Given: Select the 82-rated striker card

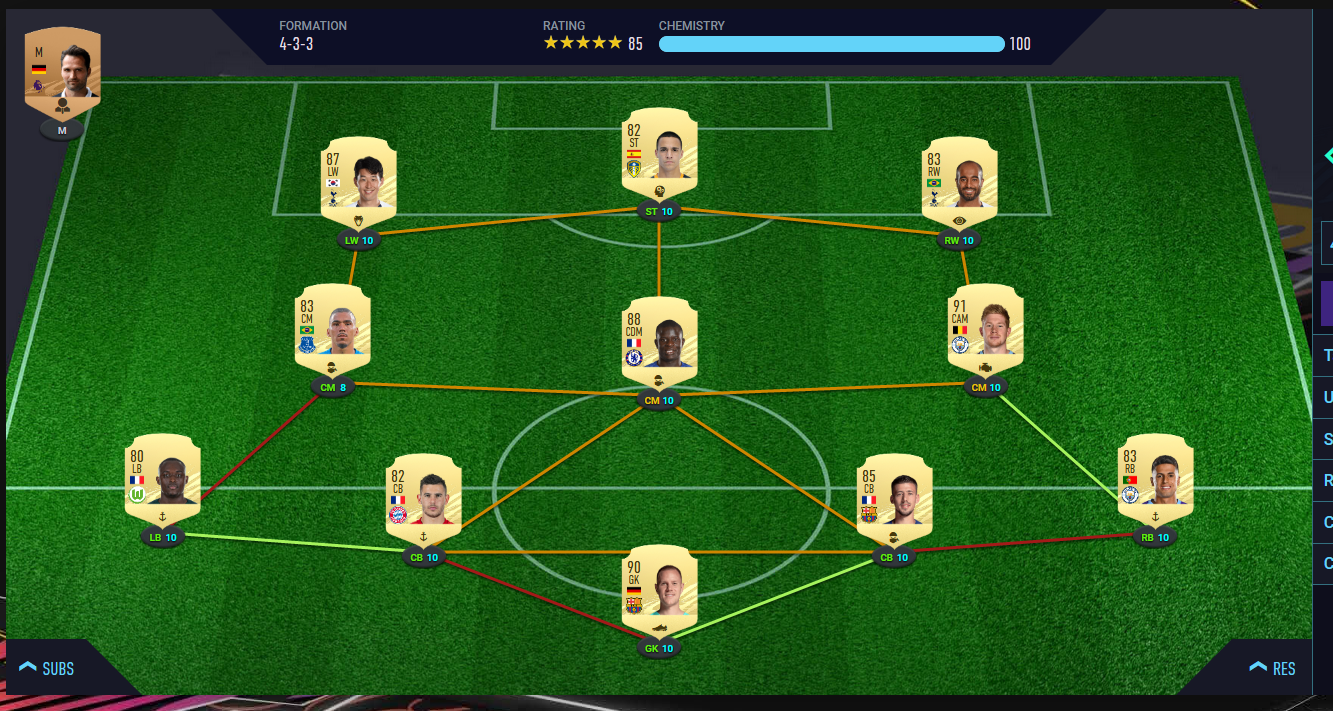Looking at the screenshot, I should 659,149.
